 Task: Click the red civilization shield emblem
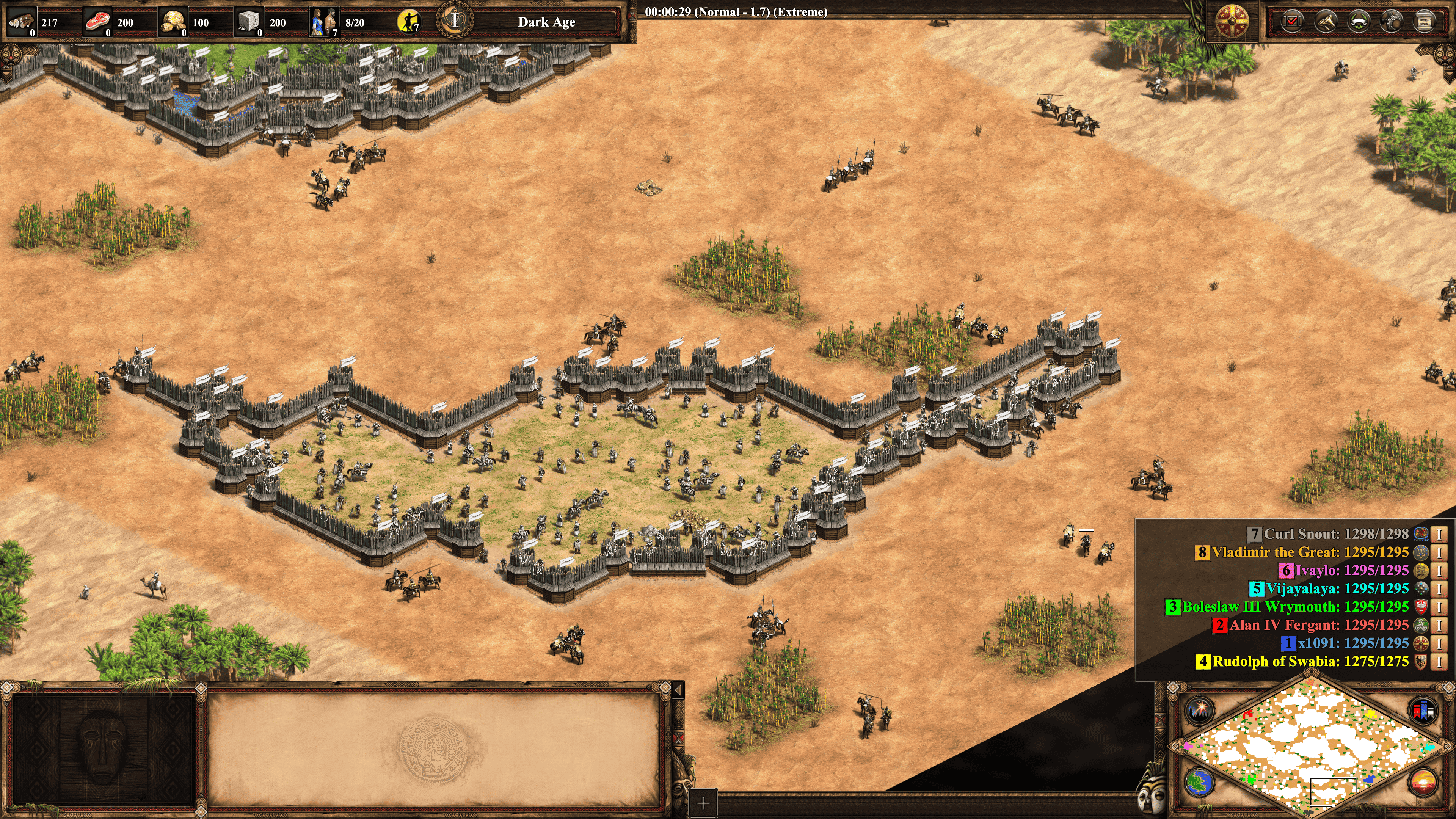pos(1232,22)
